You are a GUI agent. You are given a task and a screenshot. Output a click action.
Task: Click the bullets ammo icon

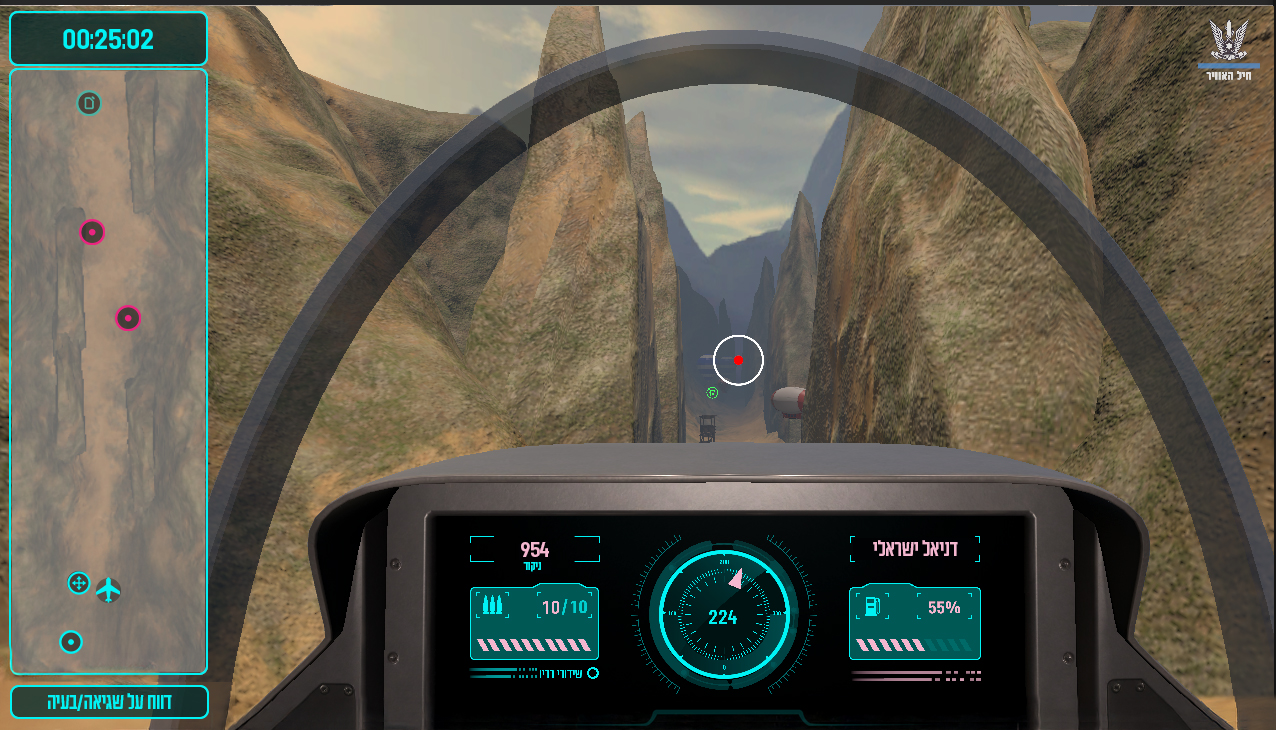coord(491,606)
